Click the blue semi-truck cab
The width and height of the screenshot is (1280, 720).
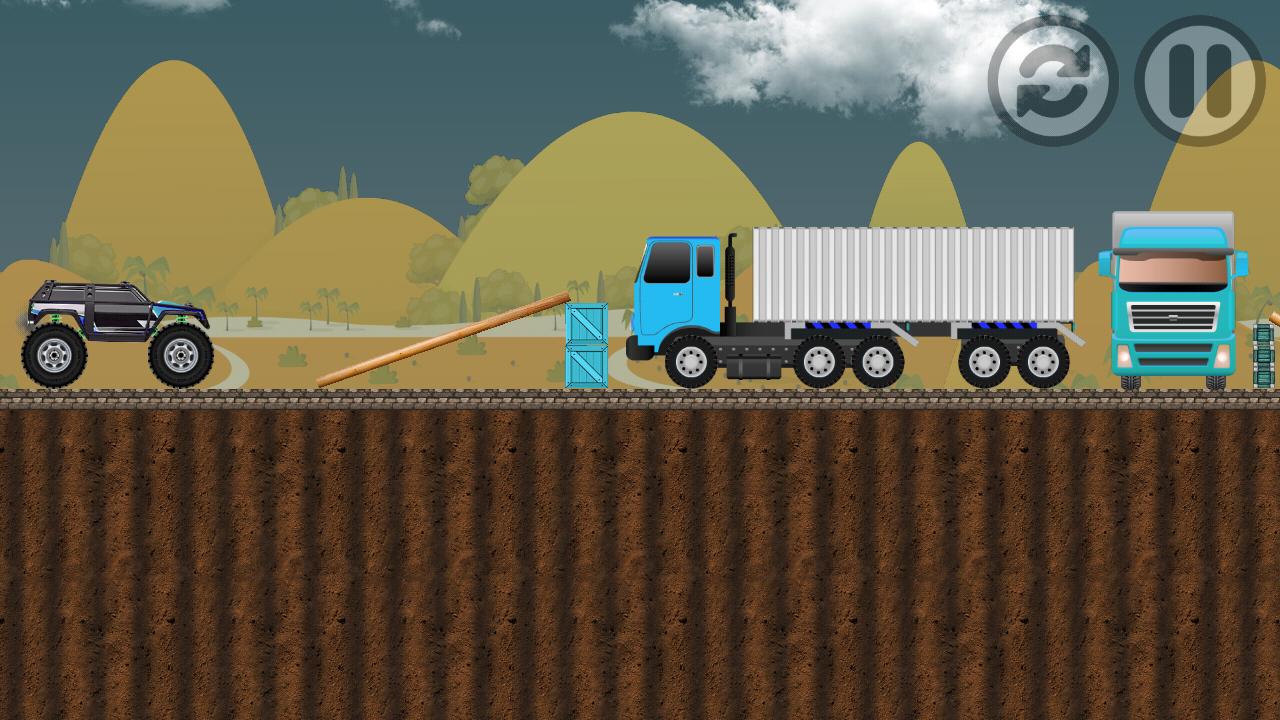tap(680, 290)
